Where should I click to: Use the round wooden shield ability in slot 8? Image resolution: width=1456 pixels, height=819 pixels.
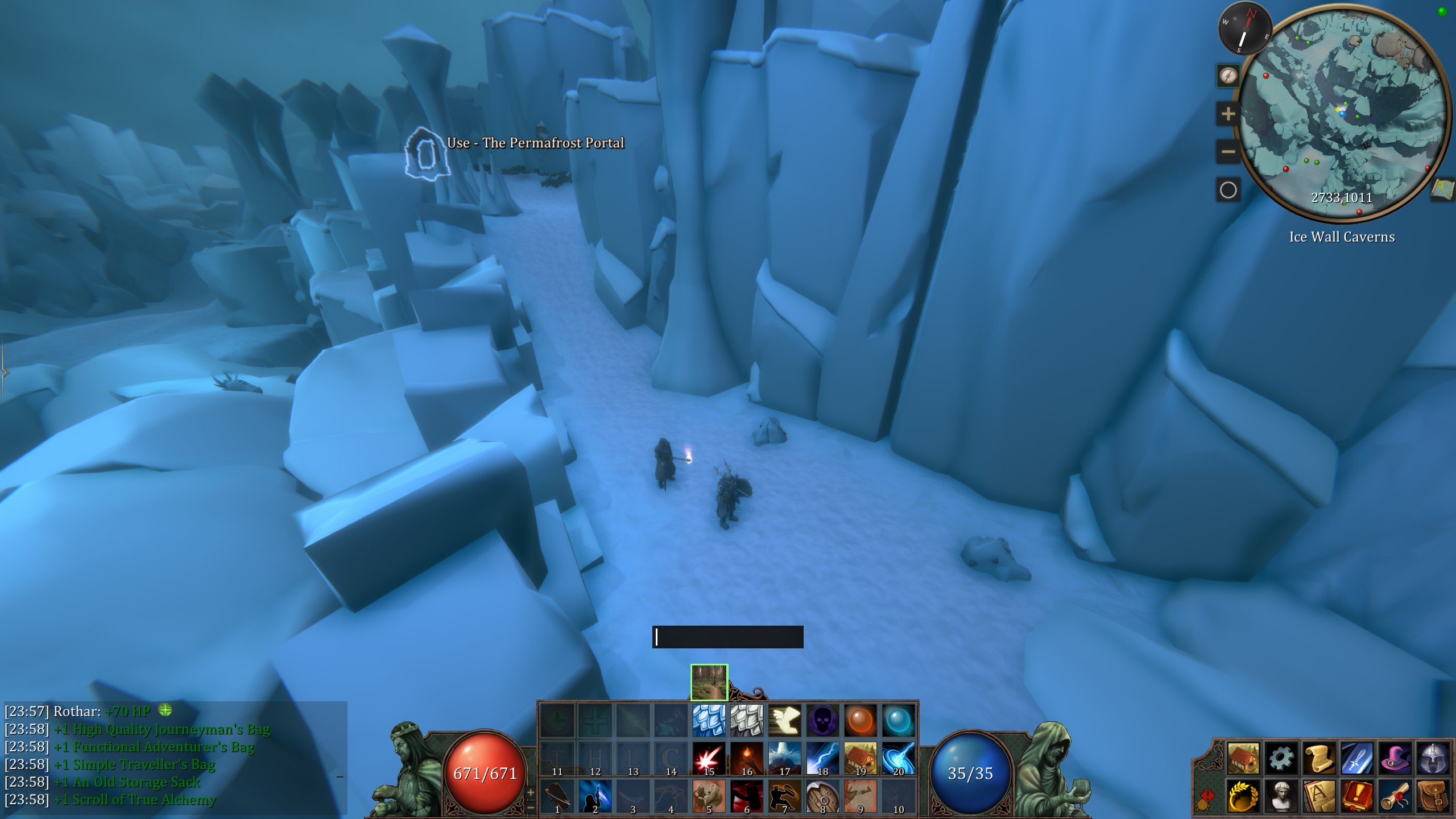click(822, 796)
